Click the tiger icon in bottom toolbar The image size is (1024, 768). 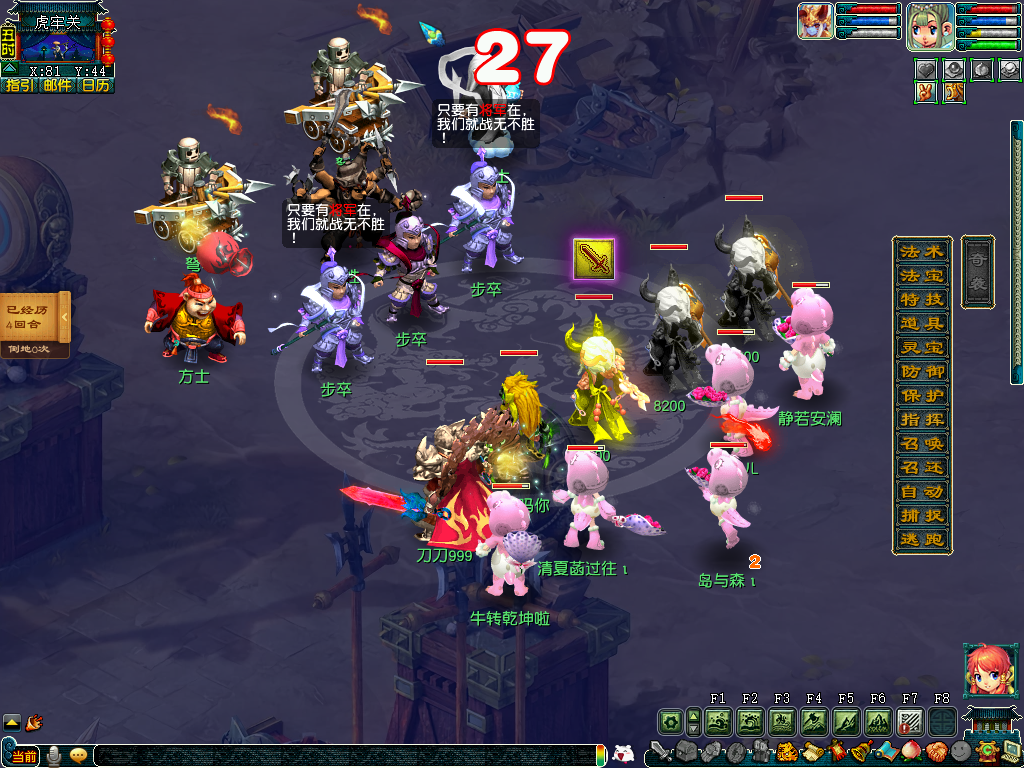coord(787,752)
